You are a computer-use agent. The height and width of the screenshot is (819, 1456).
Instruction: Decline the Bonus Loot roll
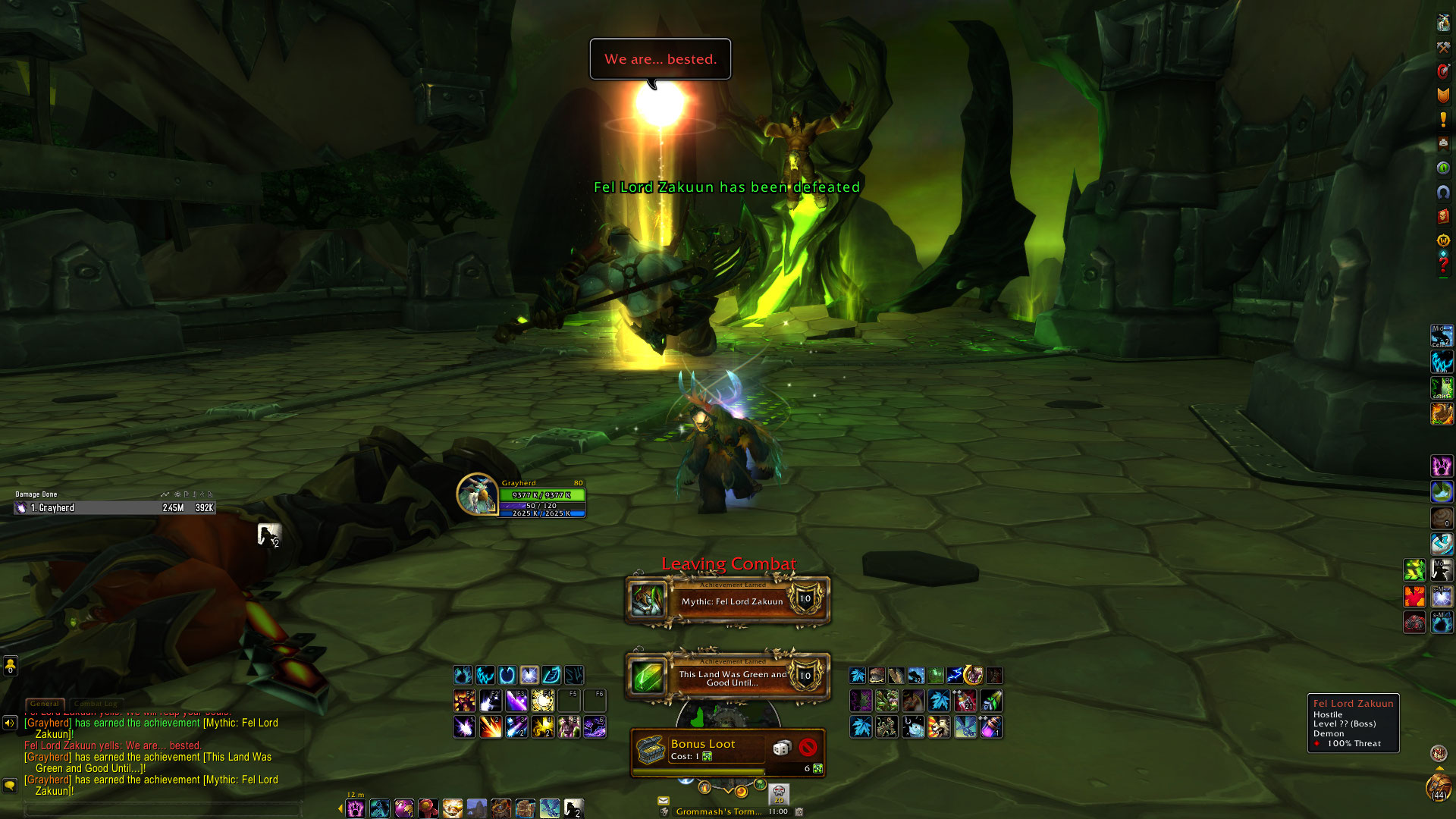[x=808, y=748]
